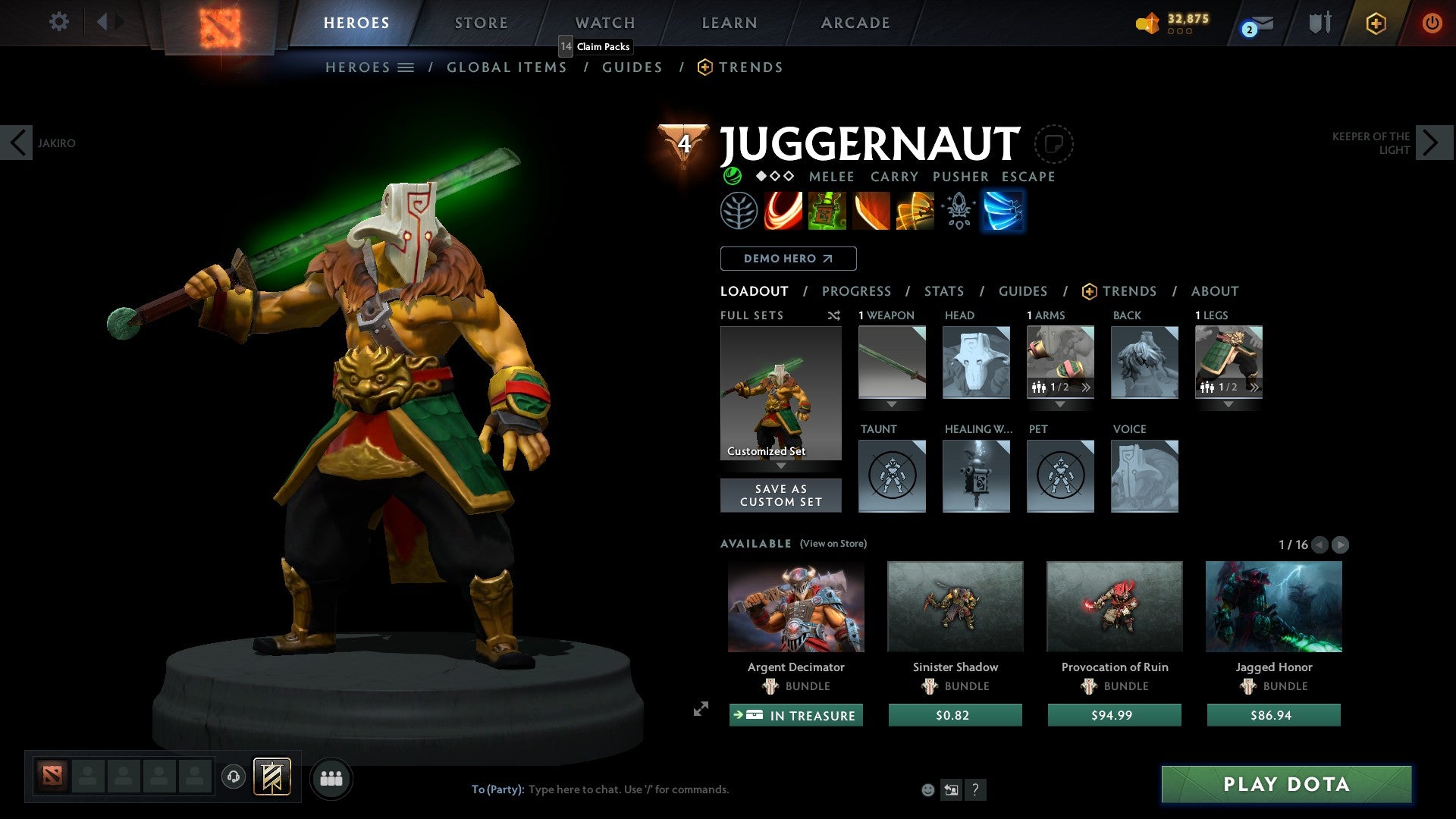This screenshot has height=819, width=1456.
Task: Click the DEMO HERO button
Action: [x=787, y=259]
